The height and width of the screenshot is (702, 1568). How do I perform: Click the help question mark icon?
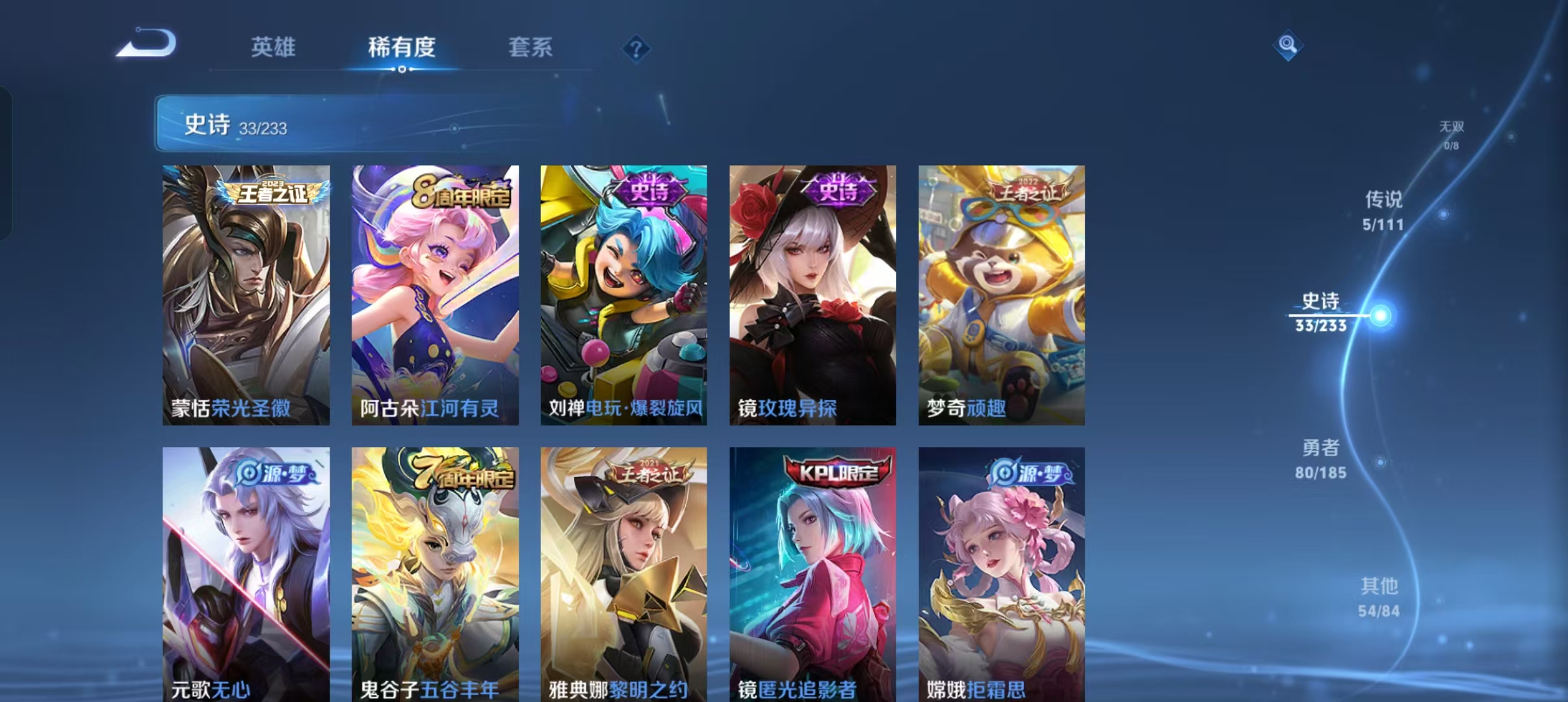pos(636,49)
